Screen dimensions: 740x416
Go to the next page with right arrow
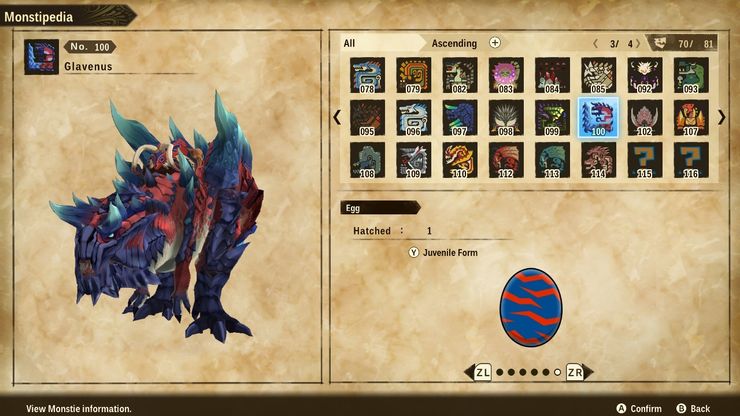pyautogui.click(x=722, y=117)
